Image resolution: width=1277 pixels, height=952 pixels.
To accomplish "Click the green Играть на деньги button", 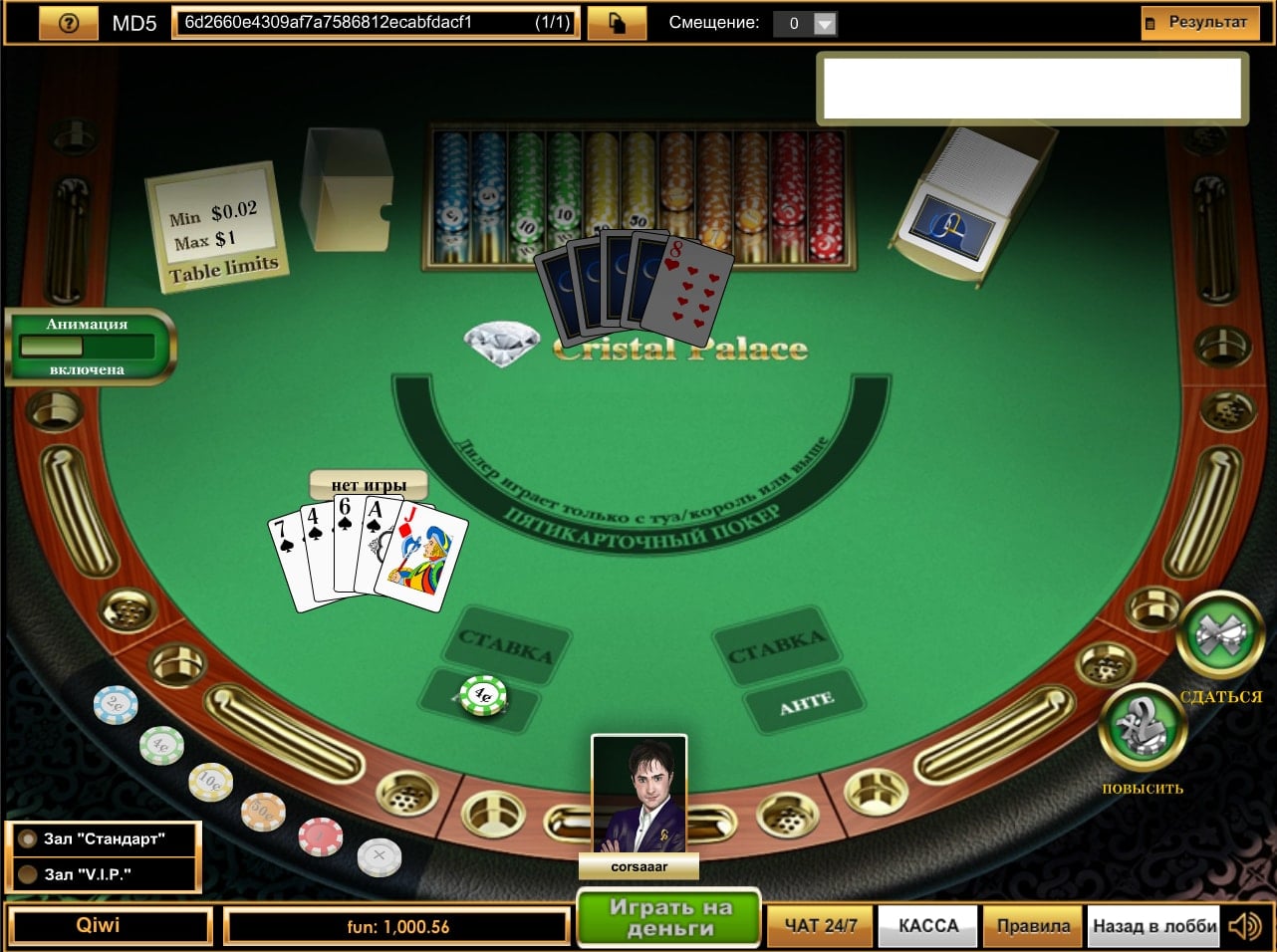I will point(669,917).
